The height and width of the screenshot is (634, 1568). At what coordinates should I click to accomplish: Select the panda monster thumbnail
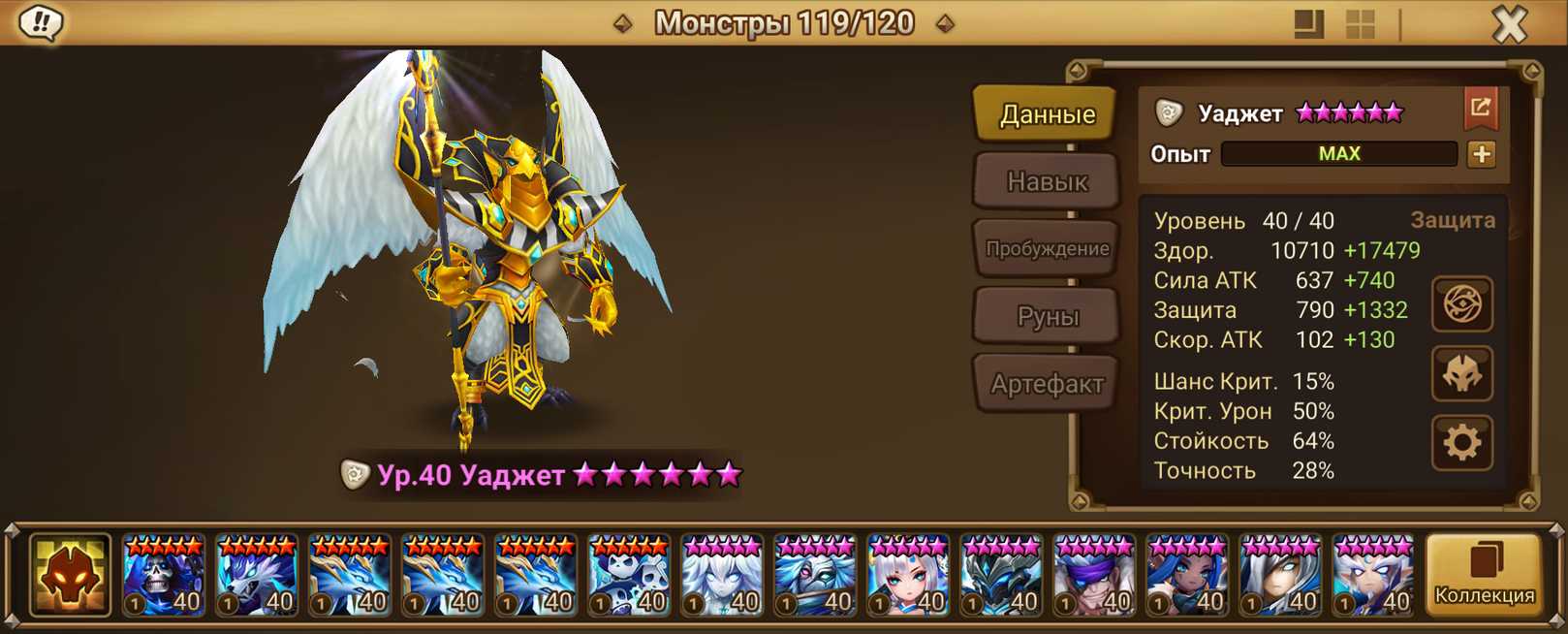click(x=628, y=576)
